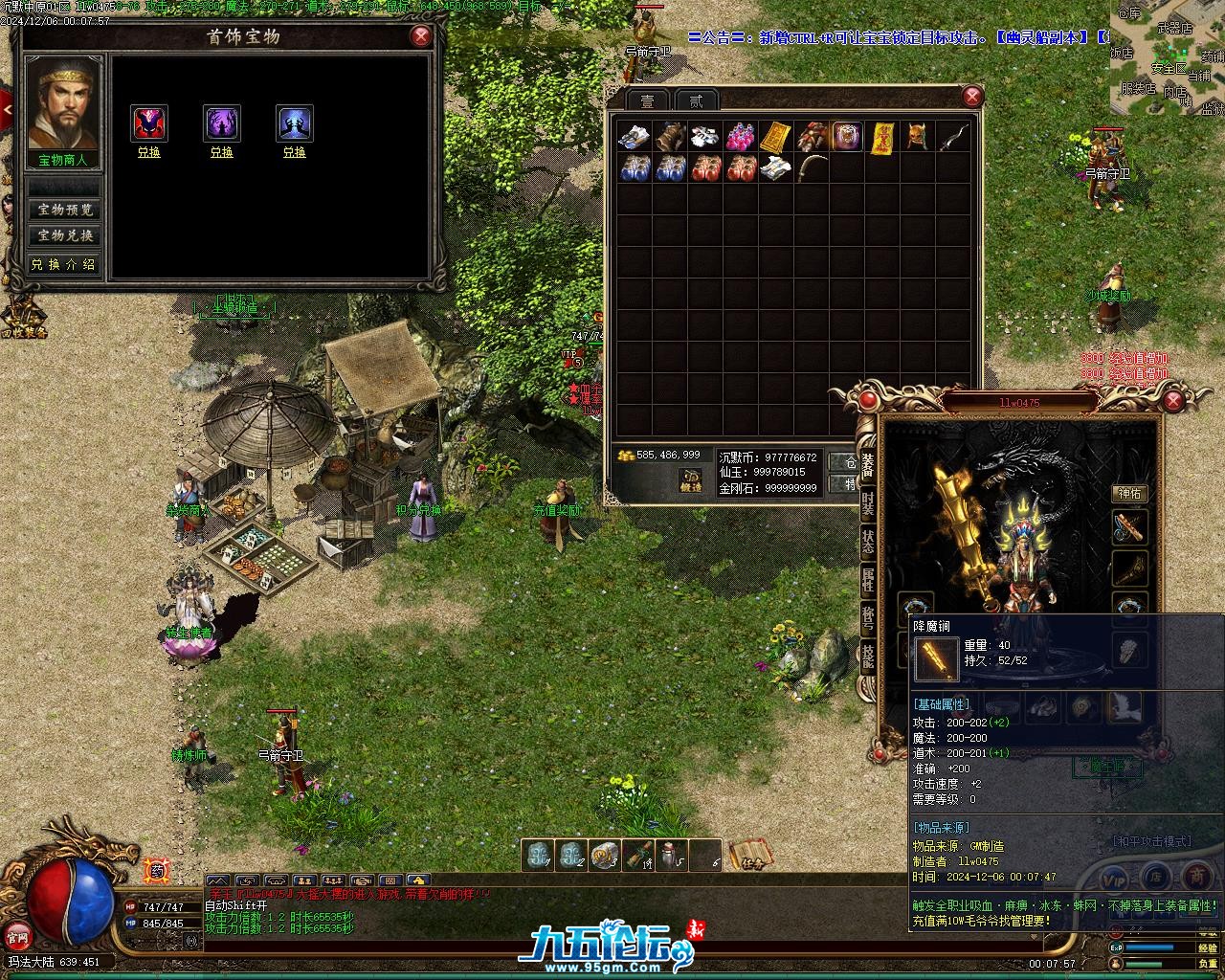The height and width of the screenshot is (980, 1225).
Task: Close the inventory bag window
Action: pyautogui.click(x=972, y=96)
